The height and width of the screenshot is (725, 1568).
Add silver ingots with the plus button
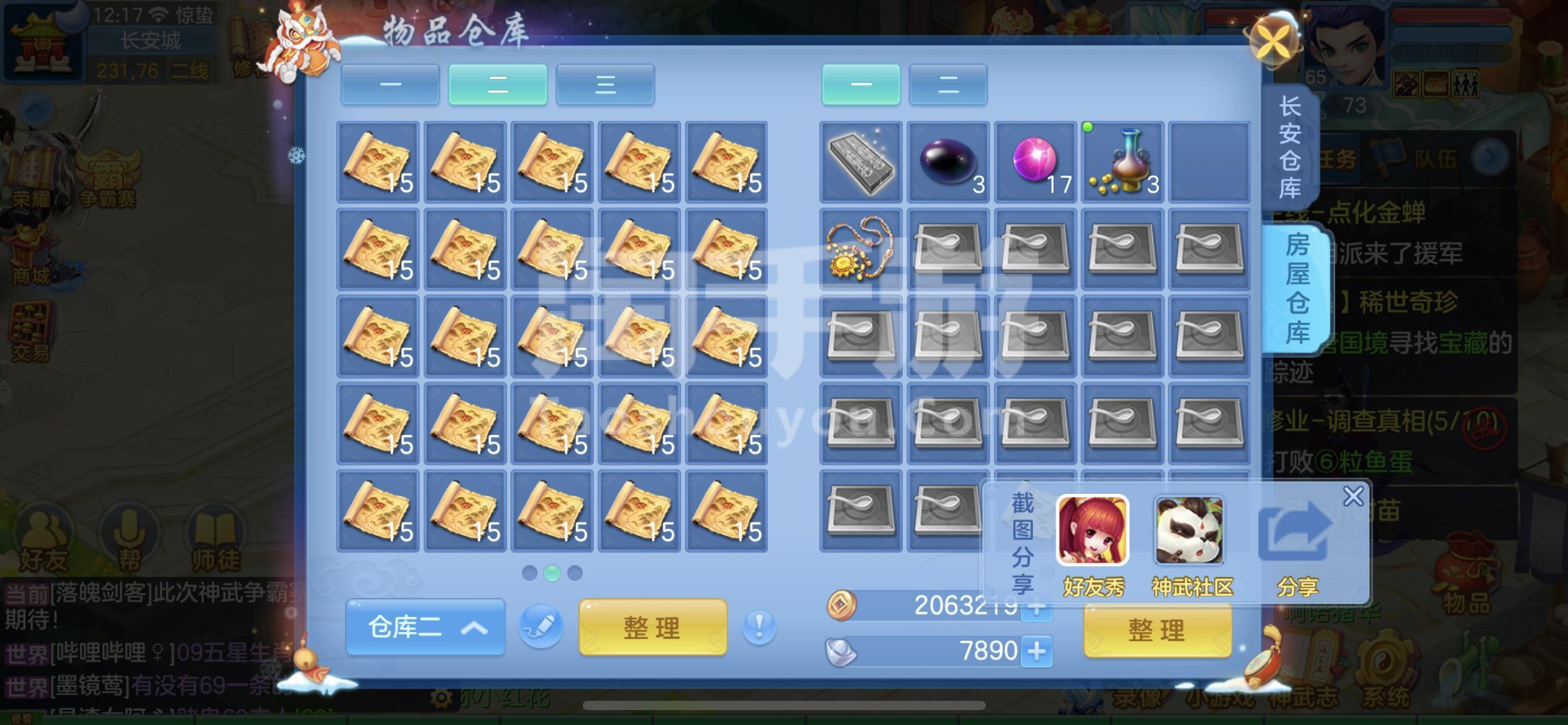(1037, 652)
